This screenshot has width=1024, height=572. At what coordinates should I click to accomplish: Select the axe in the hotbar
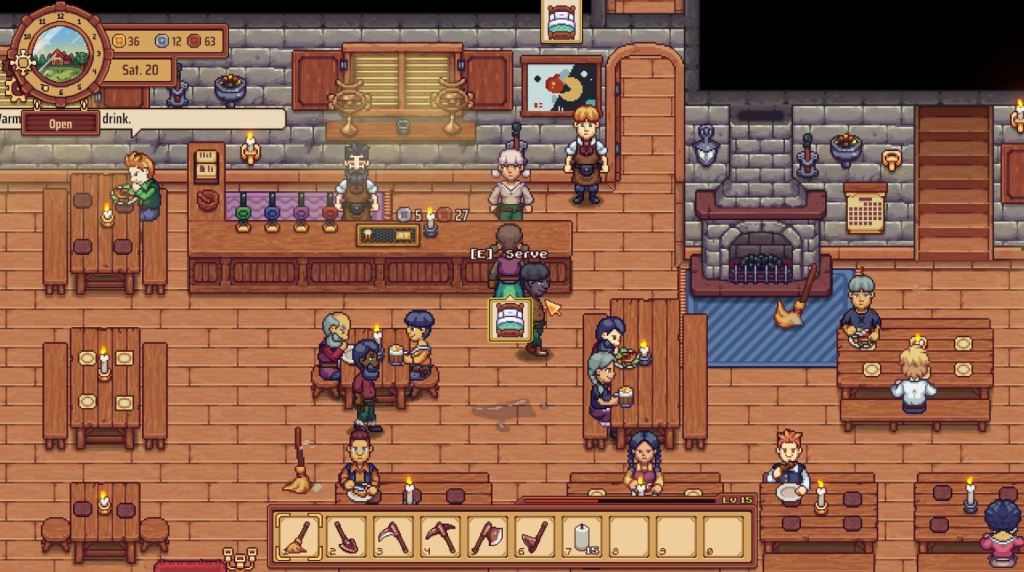(x=487, y=536)
